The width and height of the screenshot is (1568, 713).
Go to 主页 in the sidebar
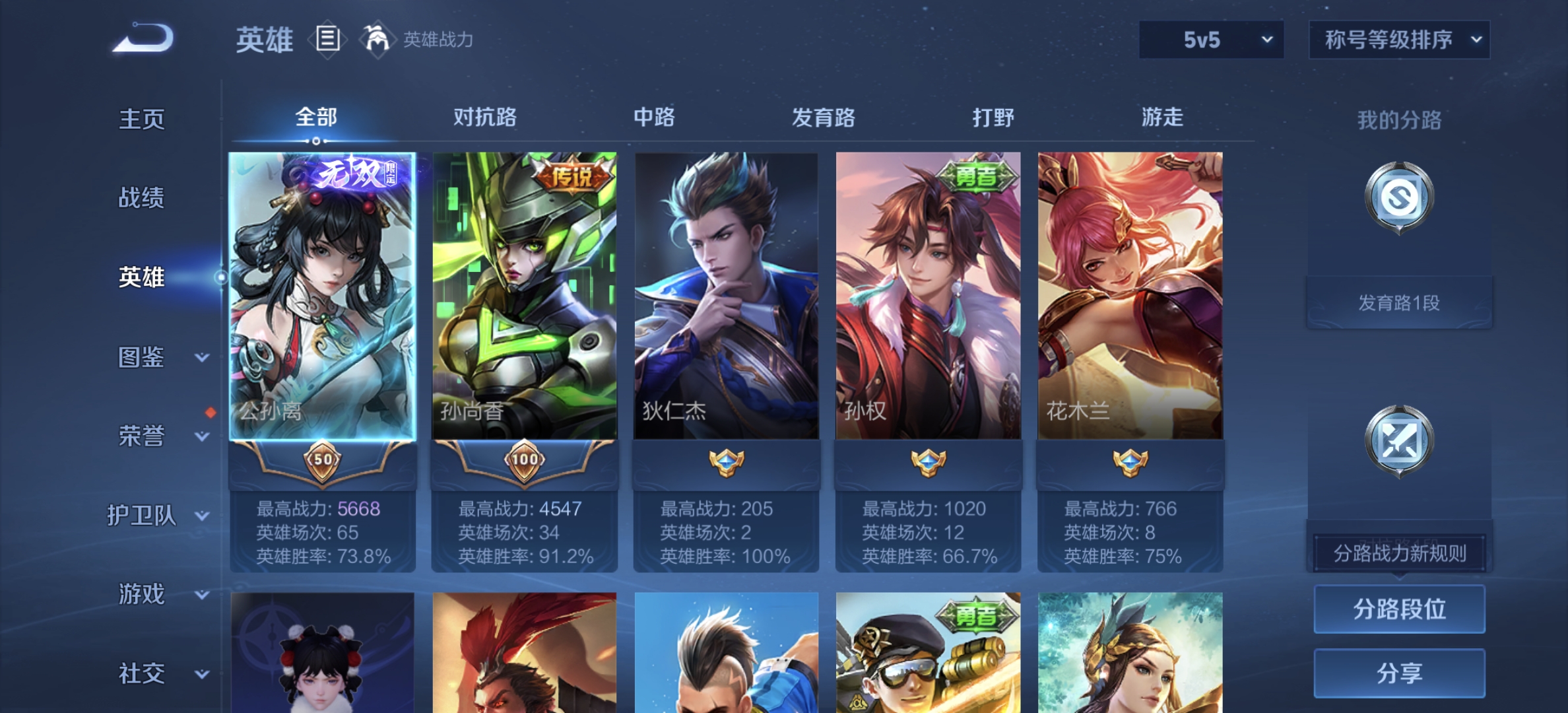141,119
